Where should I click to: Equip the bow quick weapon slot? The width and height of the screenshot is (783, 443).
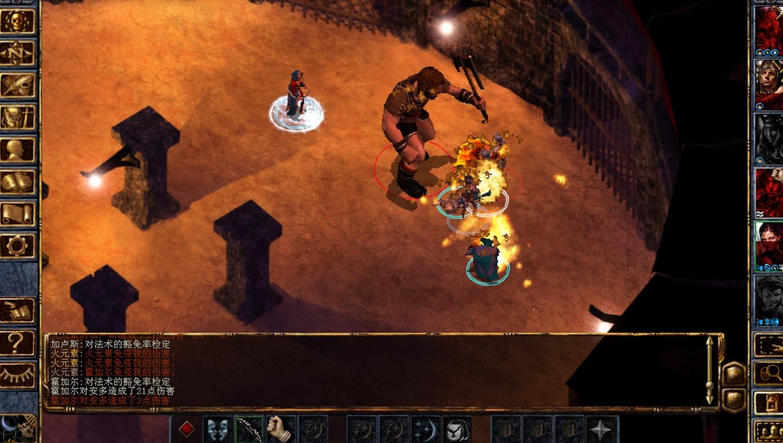point(249,430)
